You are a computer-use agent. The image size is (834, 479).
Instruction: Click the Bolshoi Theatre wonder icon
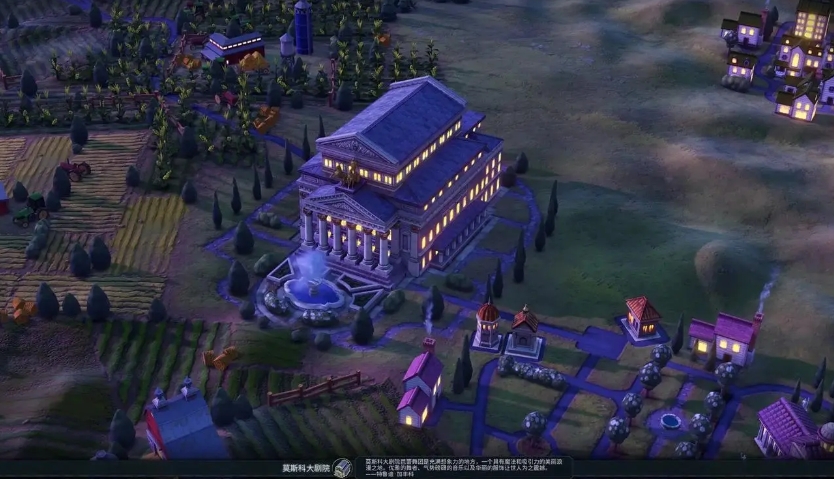(343, 468)
